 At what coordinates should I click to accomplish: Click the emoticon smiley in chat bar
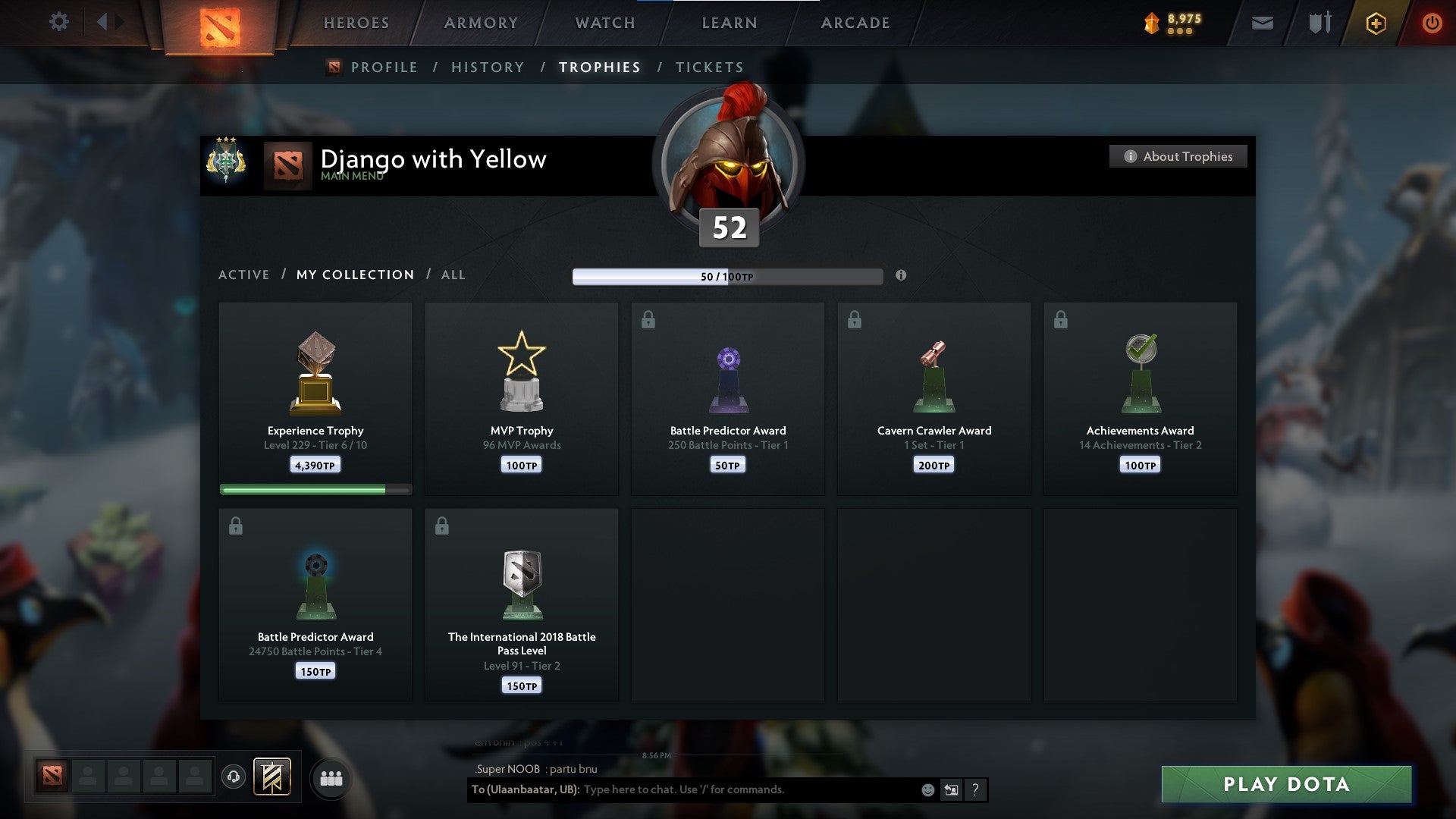[927, 789]
